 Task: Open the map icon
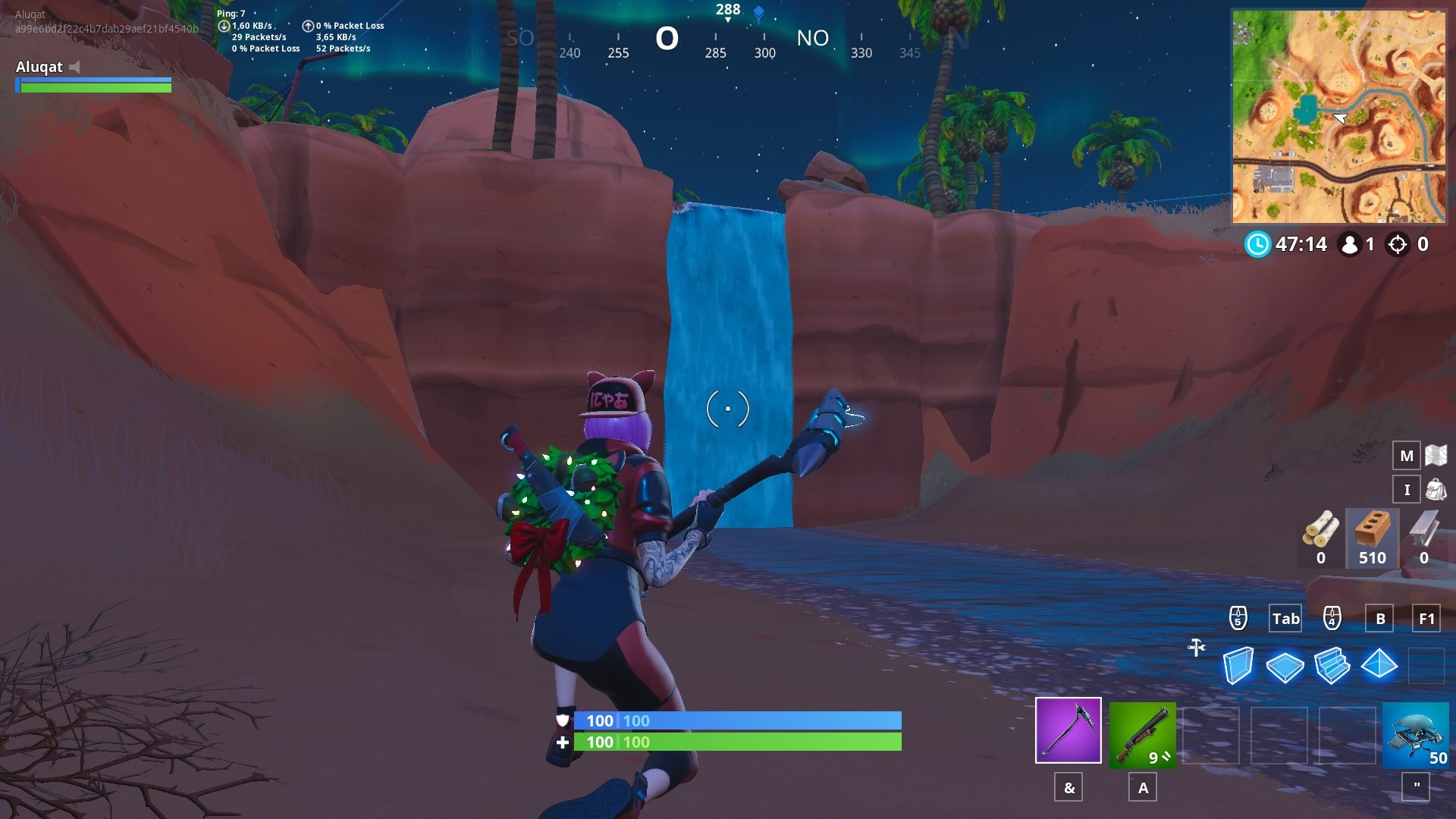1436,455
